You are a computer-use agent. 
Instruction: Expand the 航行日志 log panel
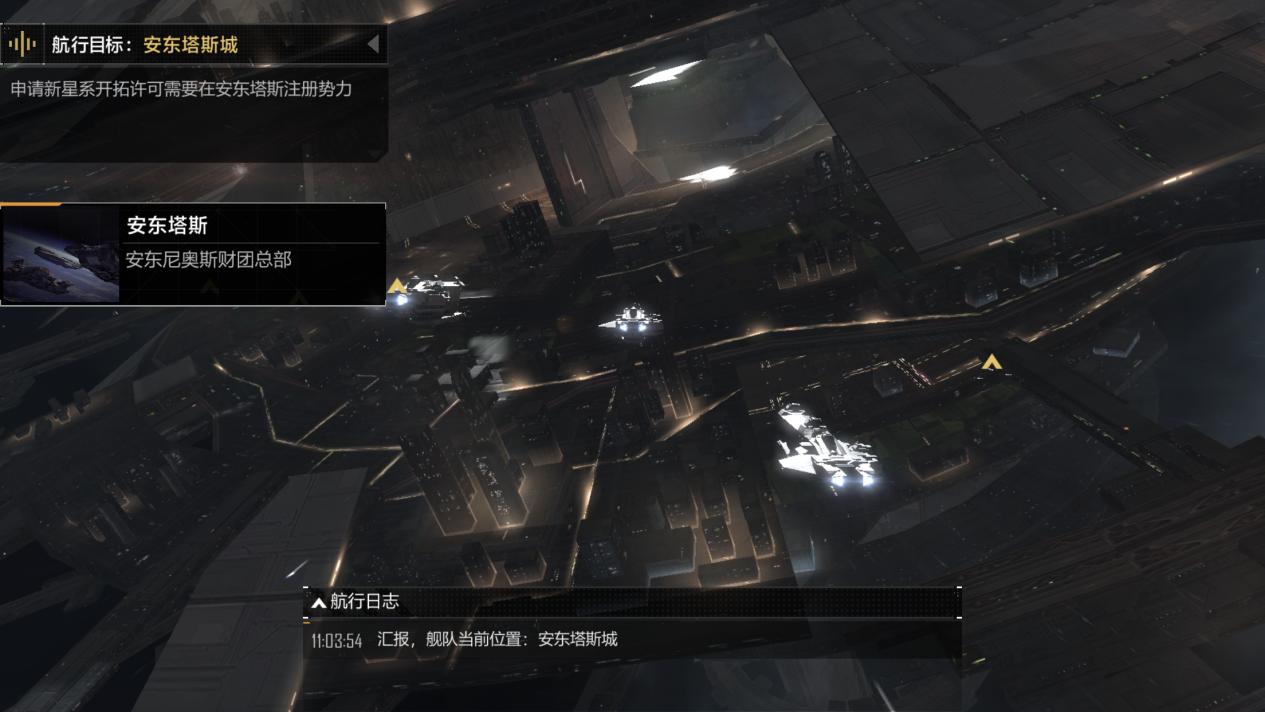tap(319, 602)
